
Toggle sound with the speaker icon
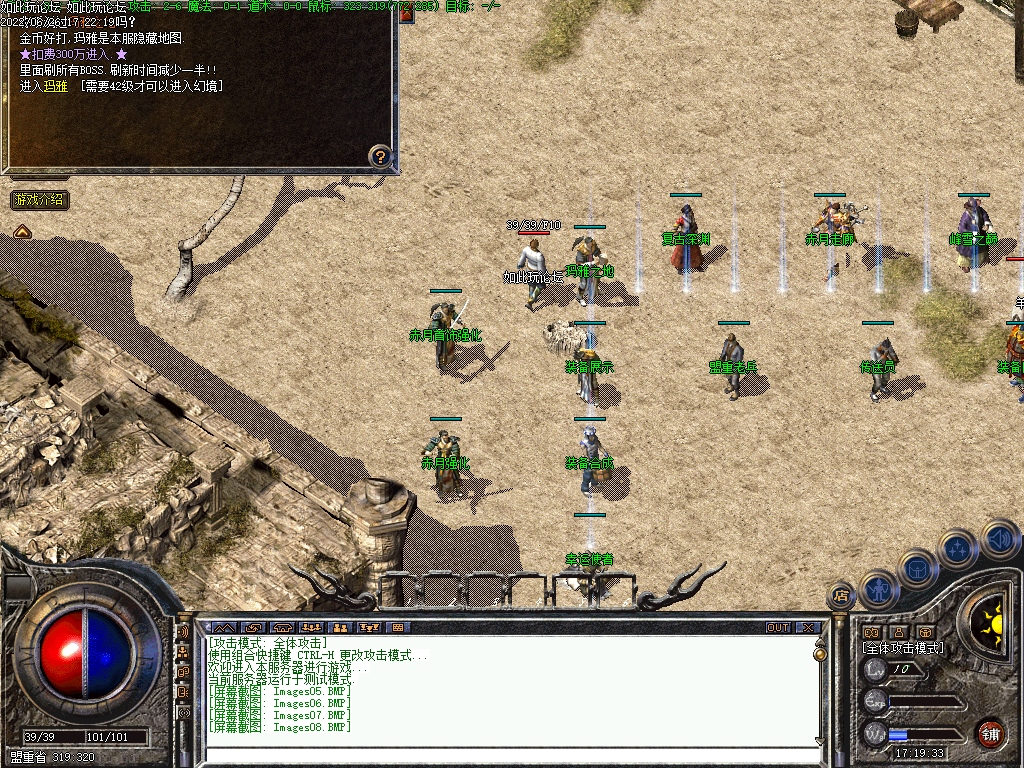click(999, 539)
